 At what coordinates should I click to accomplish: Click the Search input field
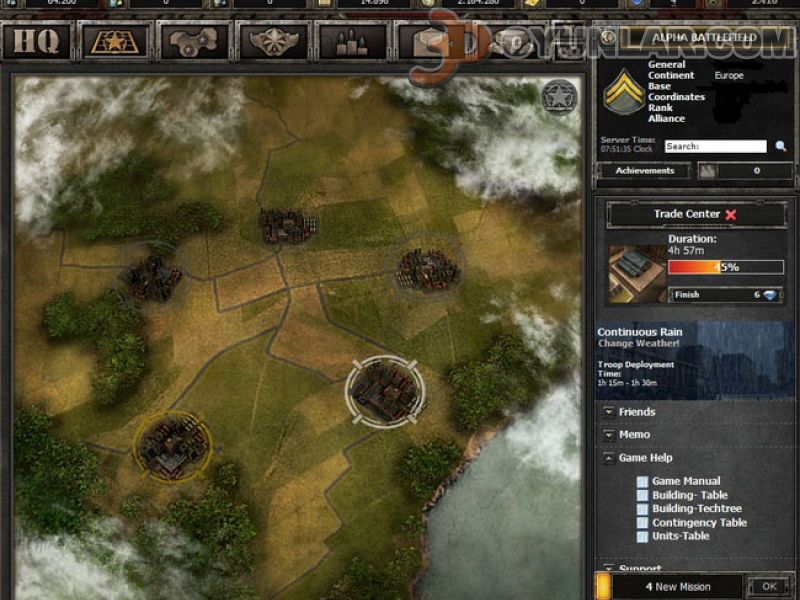[715, 146]
